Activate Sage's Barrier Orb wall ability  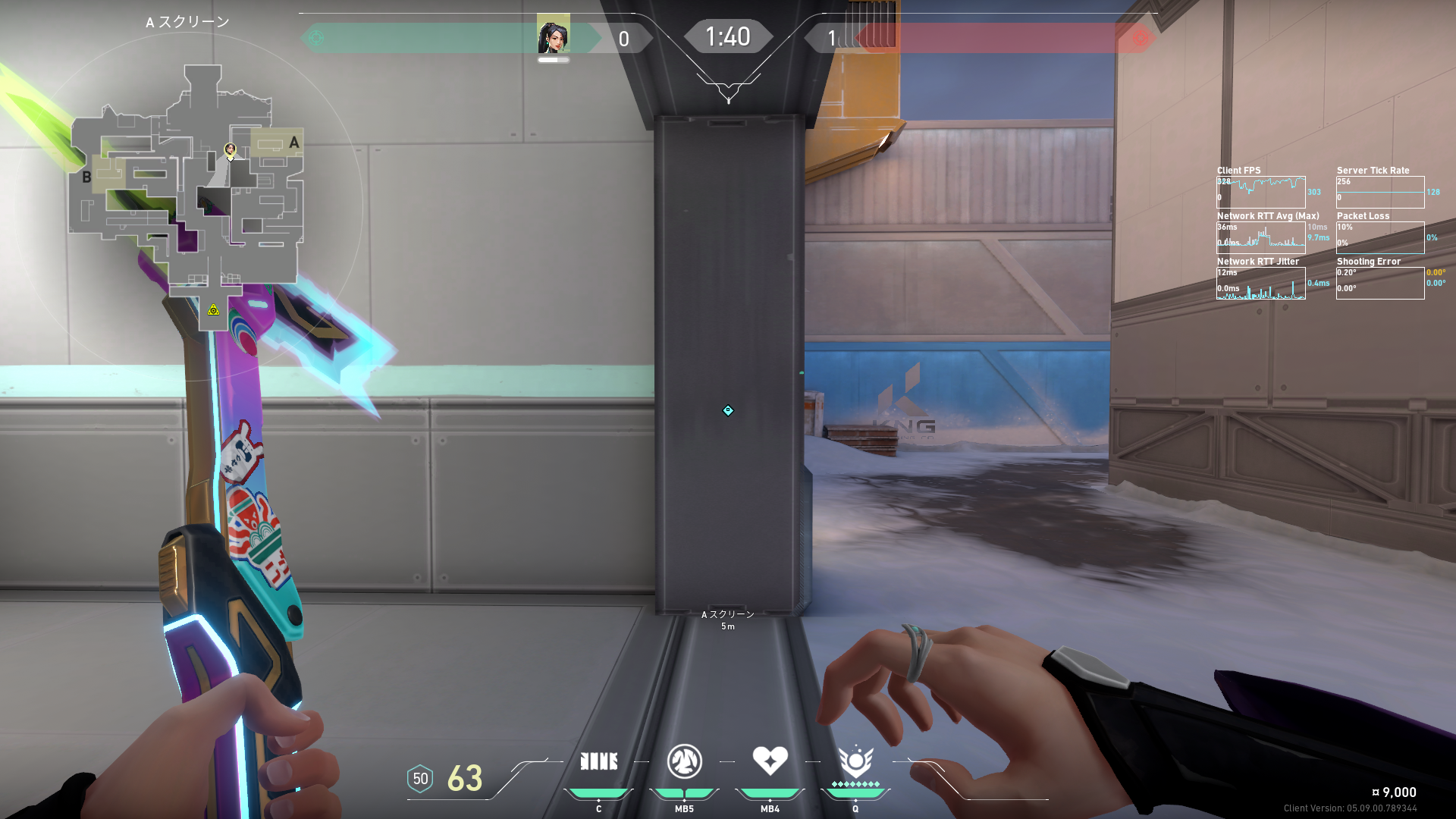click(598, 761)
